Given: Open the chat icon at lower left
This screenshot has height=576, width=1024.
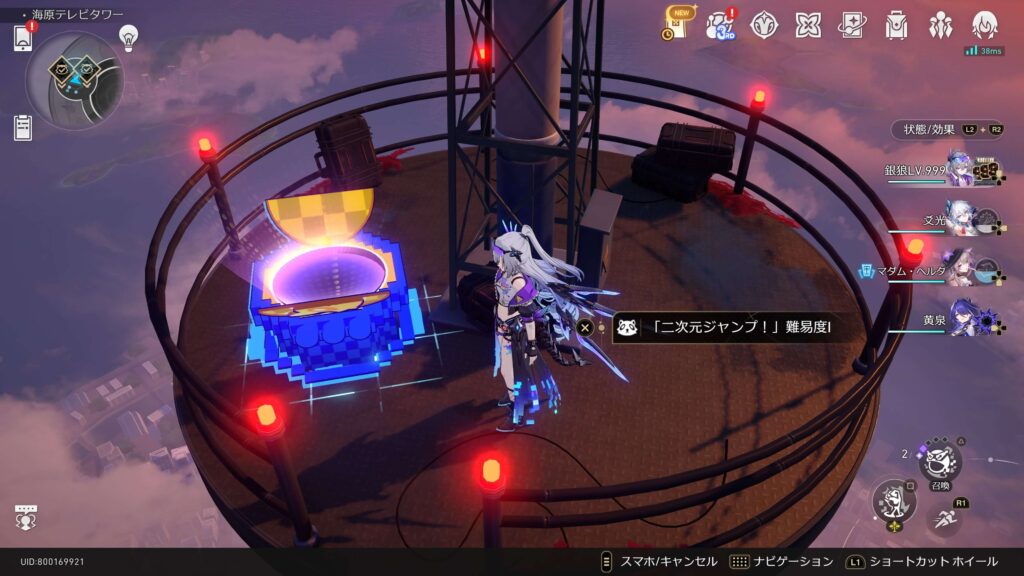Looking at the screenshot, I should 26,518.
